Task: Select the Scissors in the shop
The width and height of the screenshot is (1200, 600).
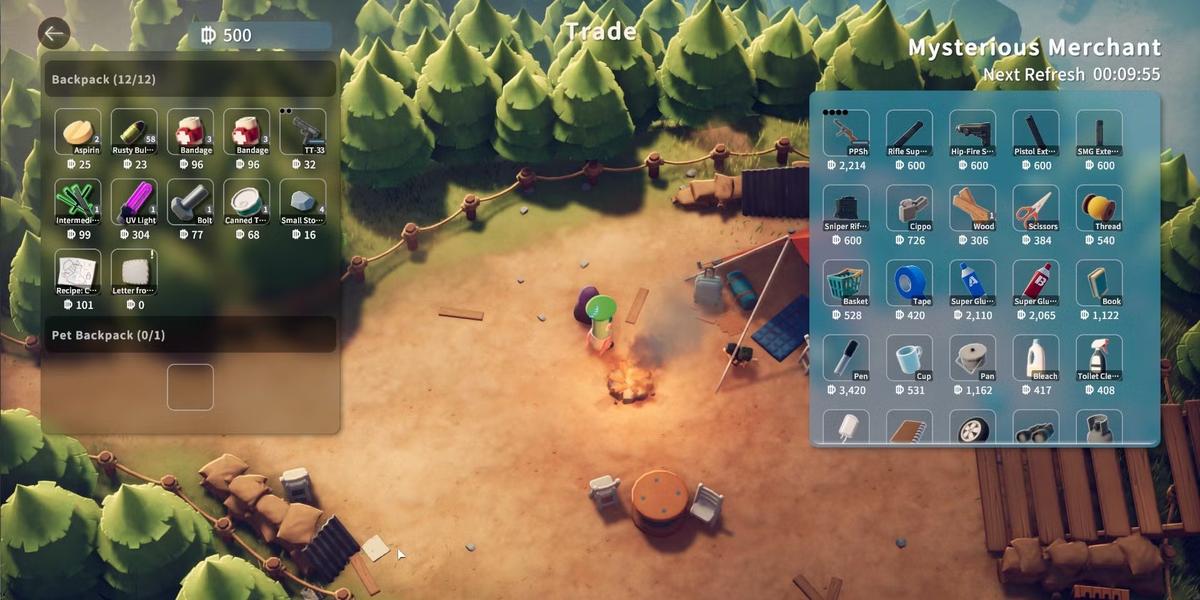Action: [1035, 208]
